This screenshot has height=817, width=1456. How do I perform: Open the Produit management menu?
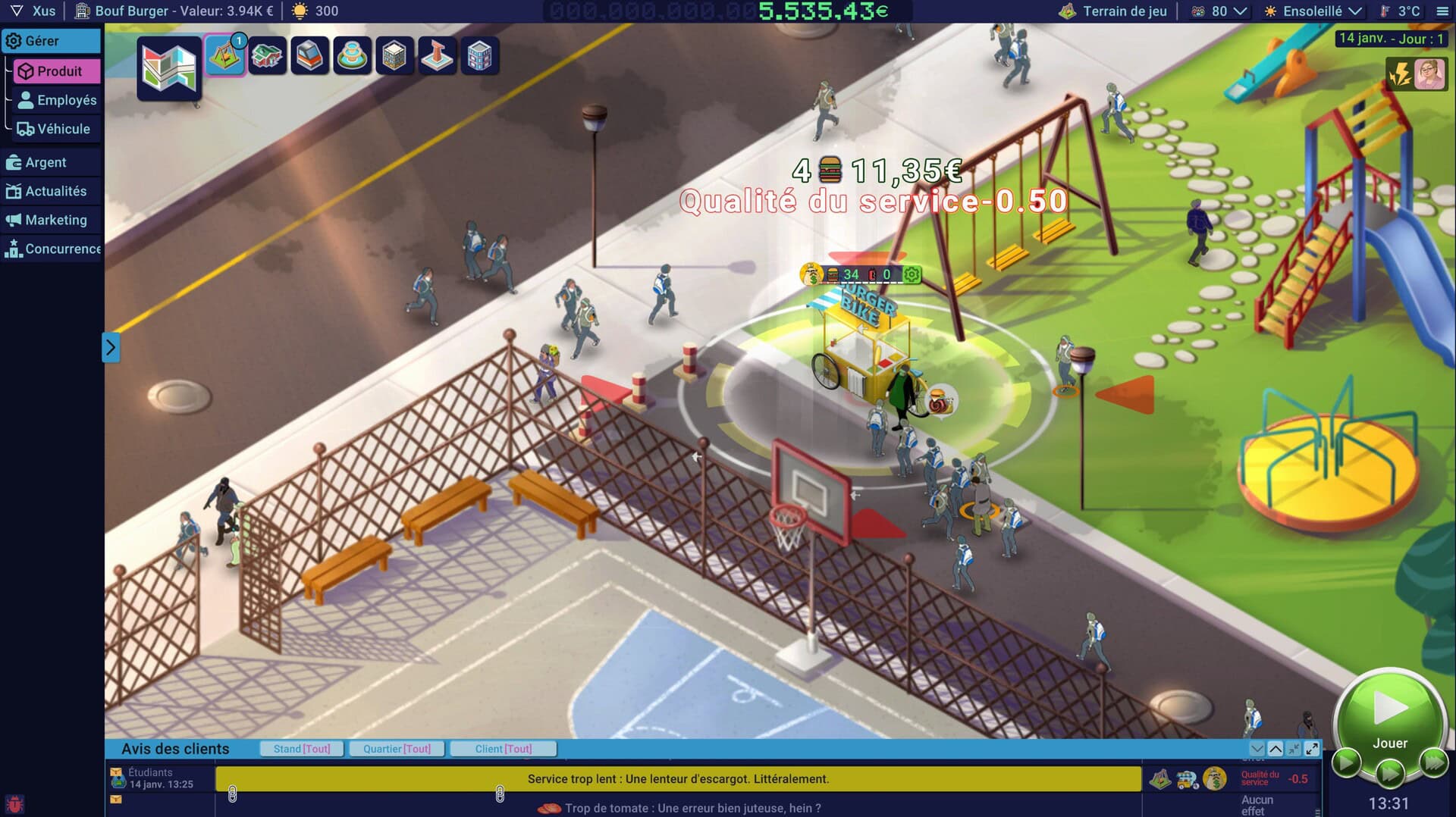coord(57,71)
